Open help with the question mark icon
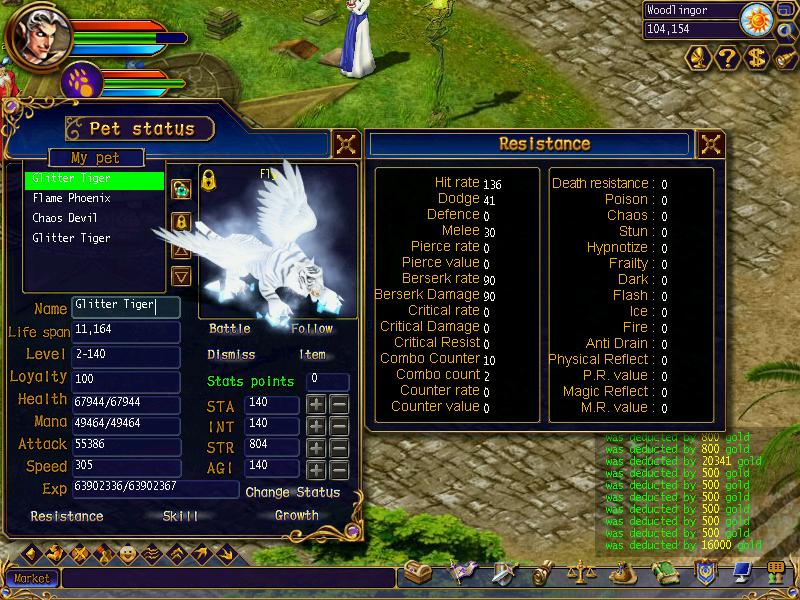This screenshot has width=800, height=600. click(727, 59)
